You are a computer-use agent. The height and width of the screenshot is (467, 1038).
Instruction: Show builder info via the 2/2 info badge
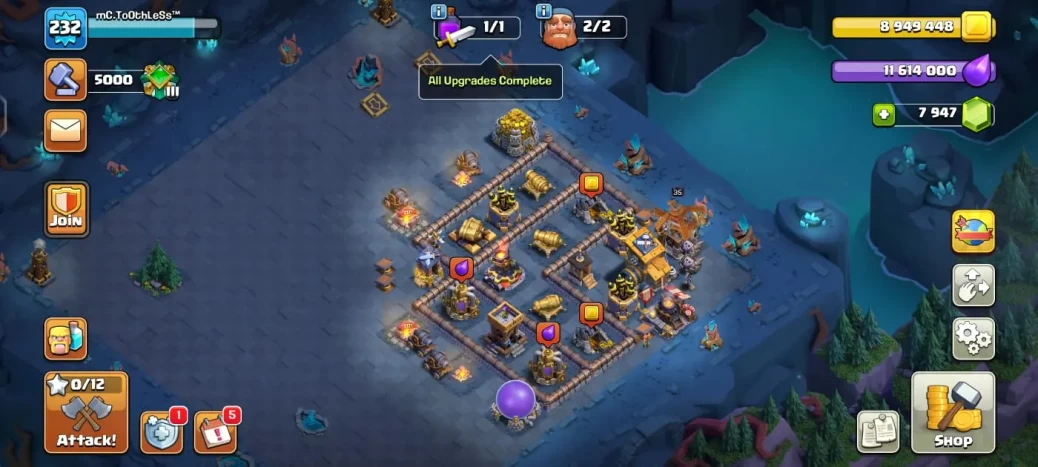(544, 12)
